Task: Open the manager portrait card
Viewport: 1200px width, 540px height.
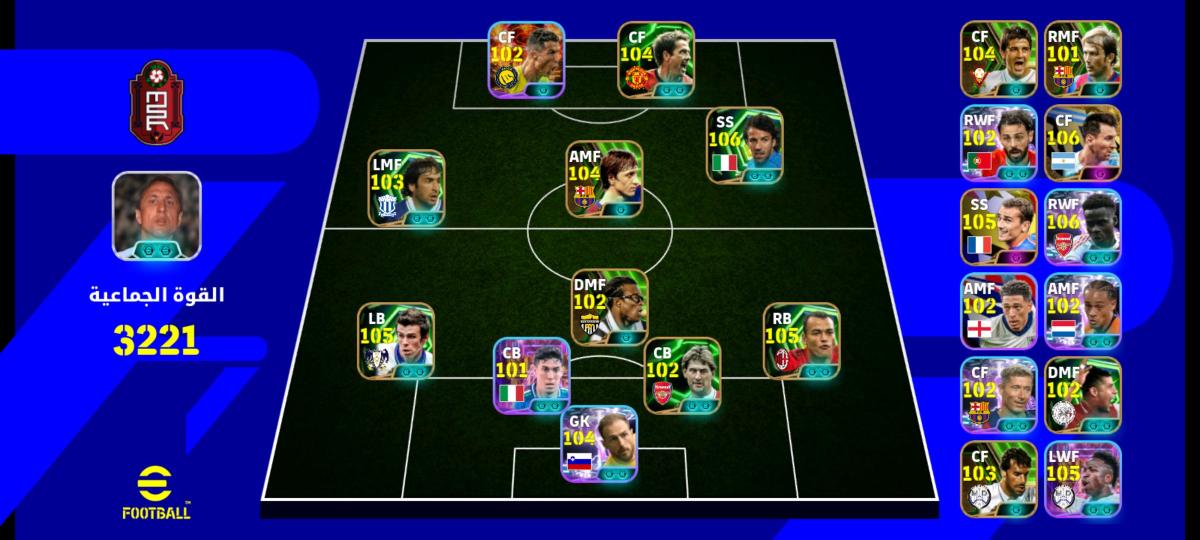Action: 157,218
